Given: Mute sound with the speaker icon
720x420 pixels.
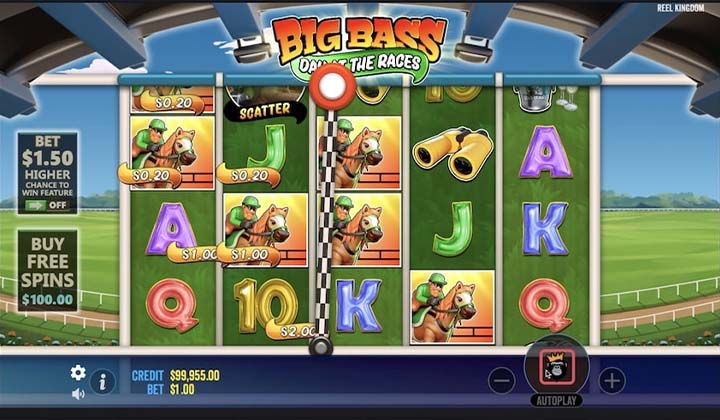Looking at the screenshot, I should click(78, 394).
